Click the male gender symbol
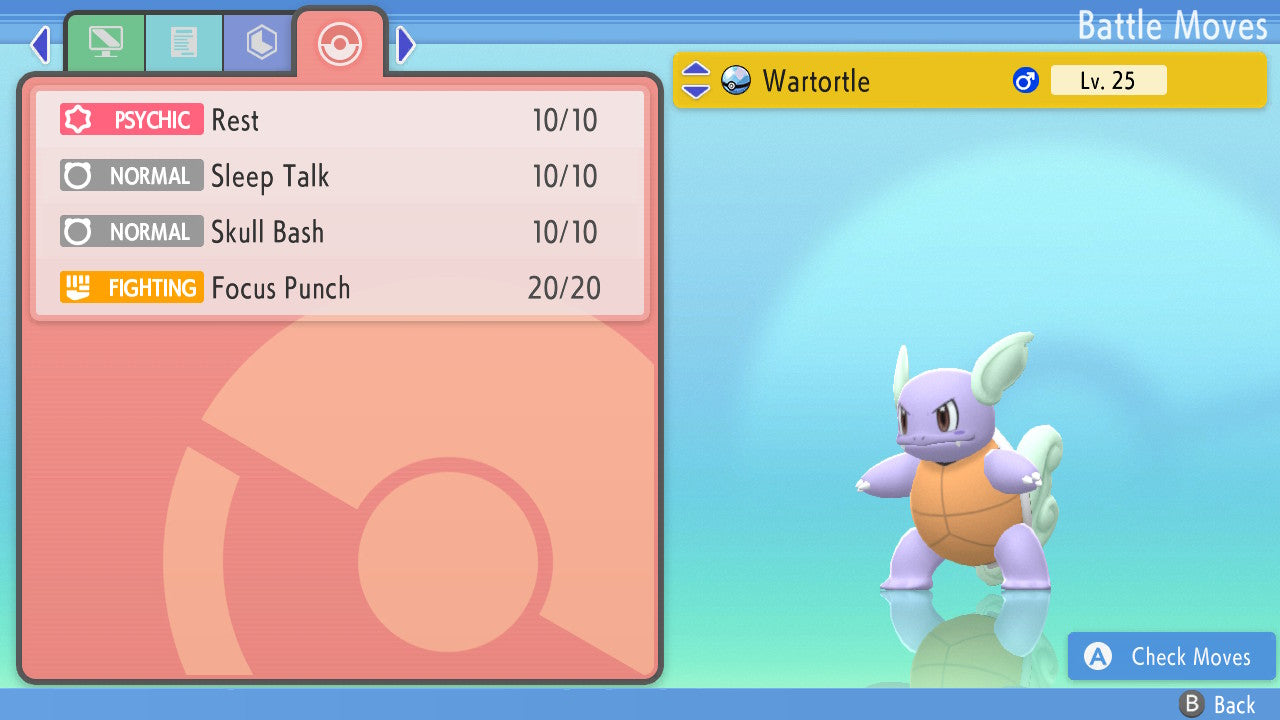 click(x=1025, y=79)
